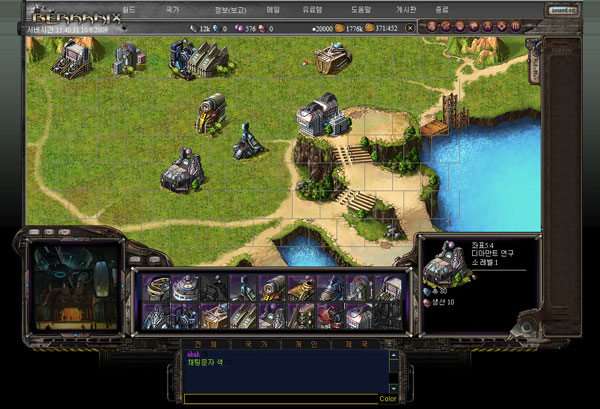The width and height of the screenshot is (600, 409).
Task: Click the chat Color button
Action: pos(388,399)
